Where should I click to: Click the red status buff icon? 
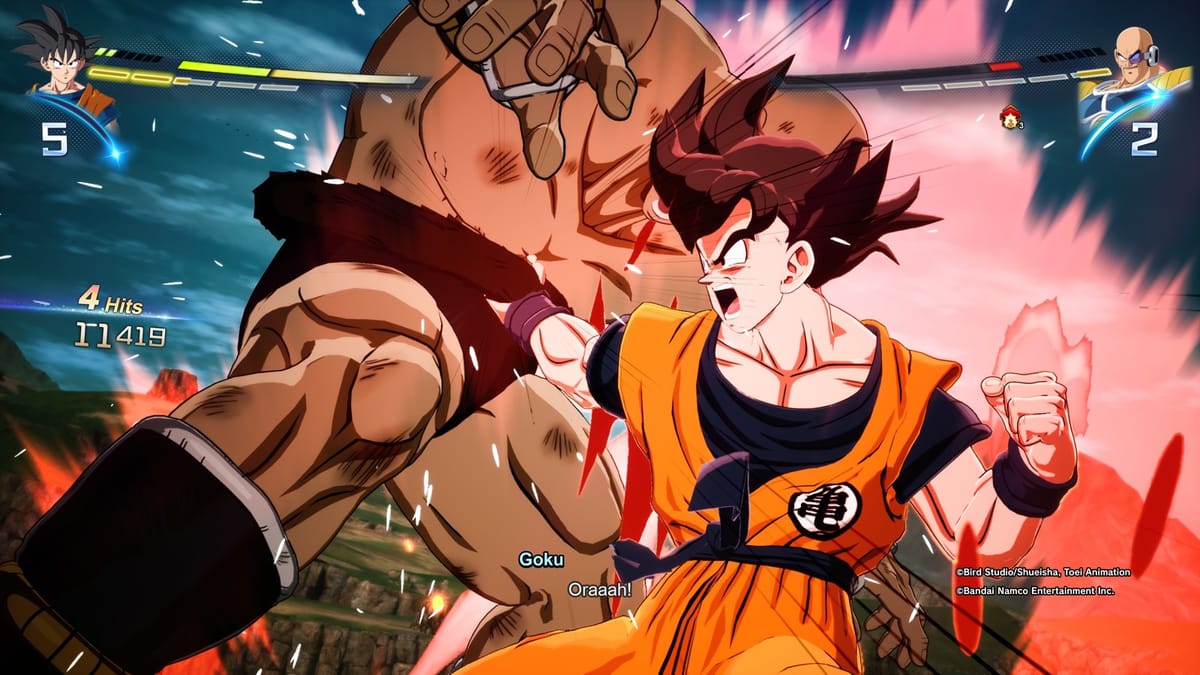coord(1009,119)
